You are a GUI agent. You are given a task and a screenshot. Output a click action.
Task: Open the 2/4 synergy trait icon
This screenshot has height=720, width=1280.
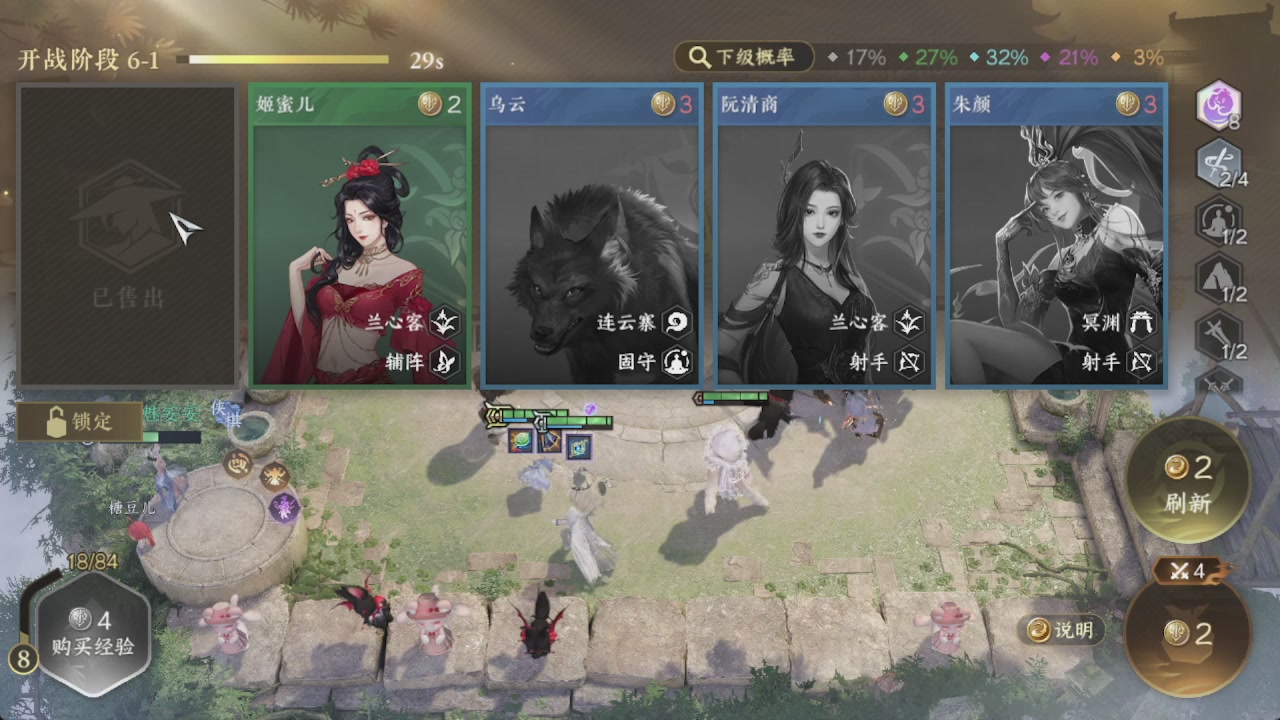click(x=1219, y=165)
